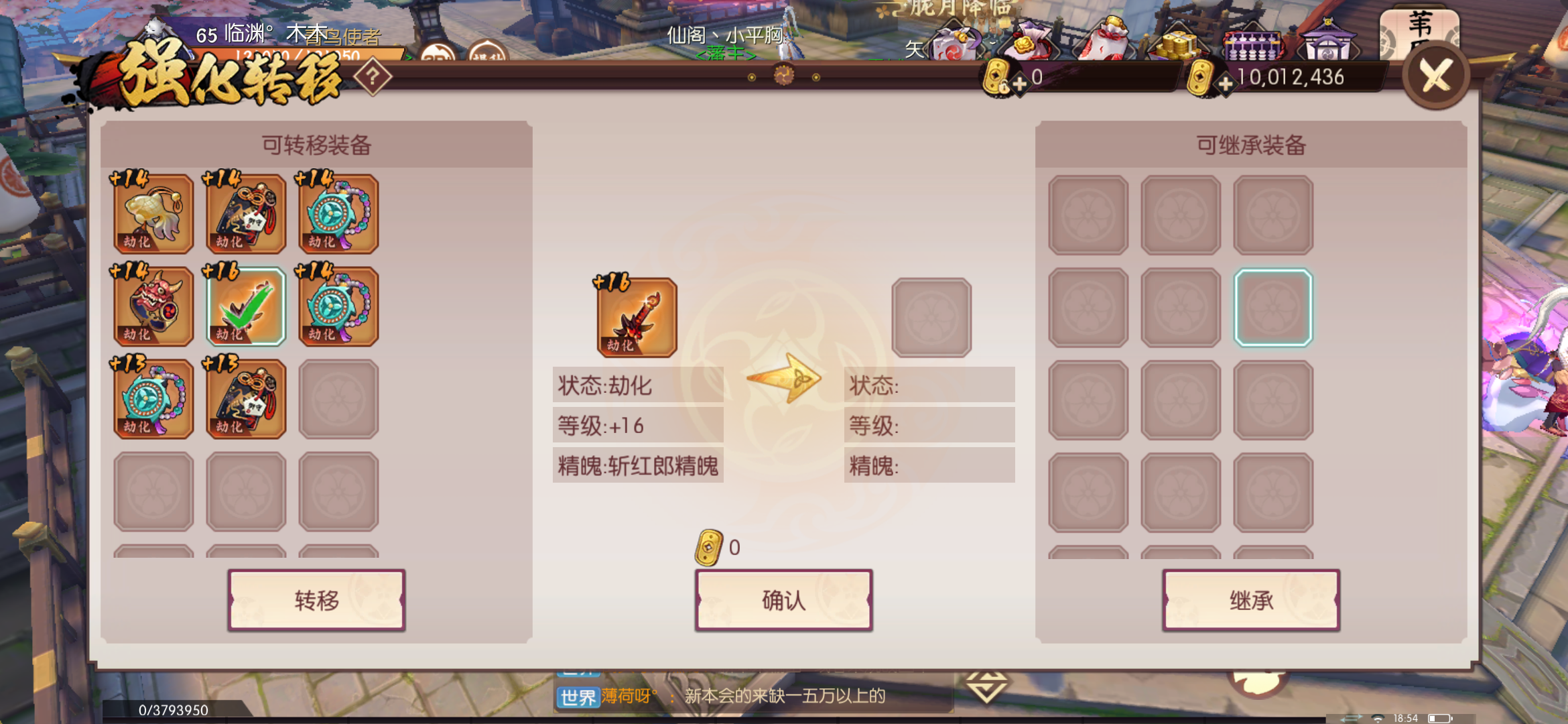Select the +13 prayer beads equipment for transfer
The width and height of the screenshot is (1568, 724).
pos(153,398)
